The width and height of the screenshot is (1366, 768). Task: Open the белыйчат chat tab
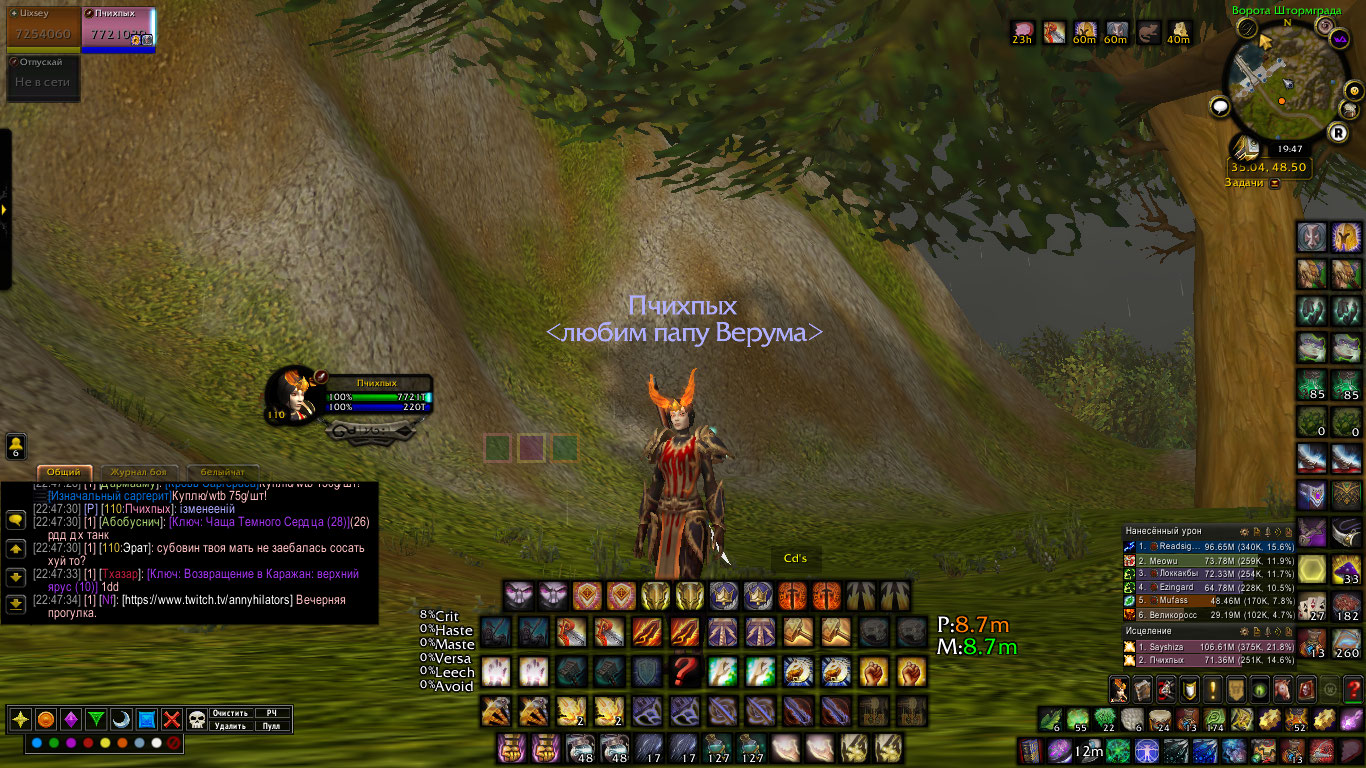tap(222, 472)
